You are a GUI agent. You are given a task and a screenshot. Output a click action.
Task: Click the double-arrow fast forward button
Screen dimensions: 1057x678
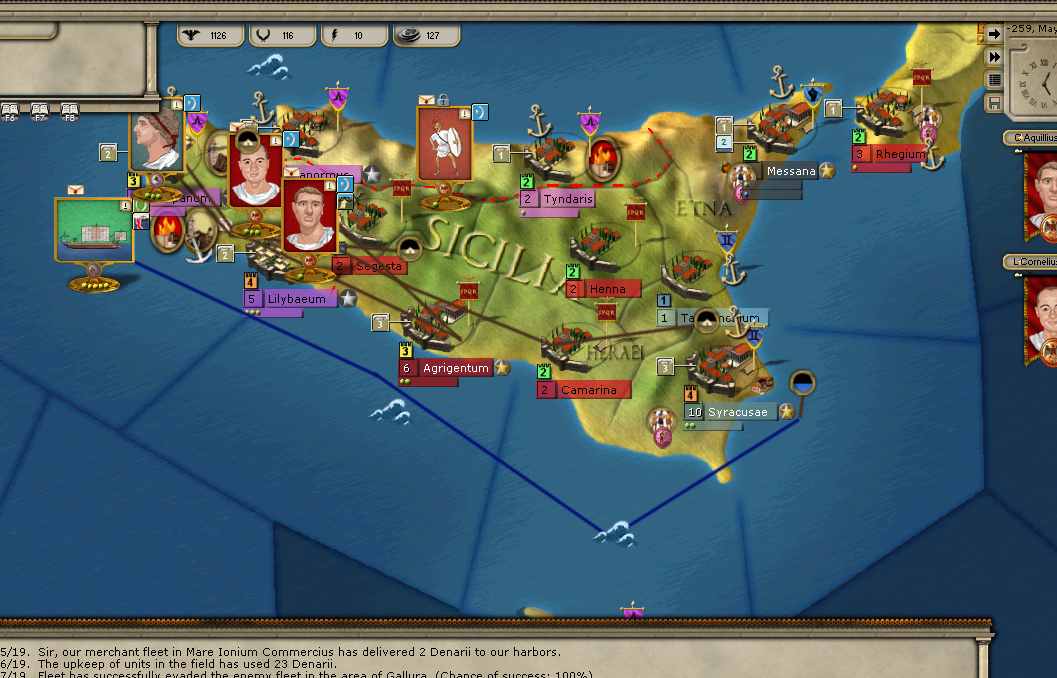pos(994,56)
